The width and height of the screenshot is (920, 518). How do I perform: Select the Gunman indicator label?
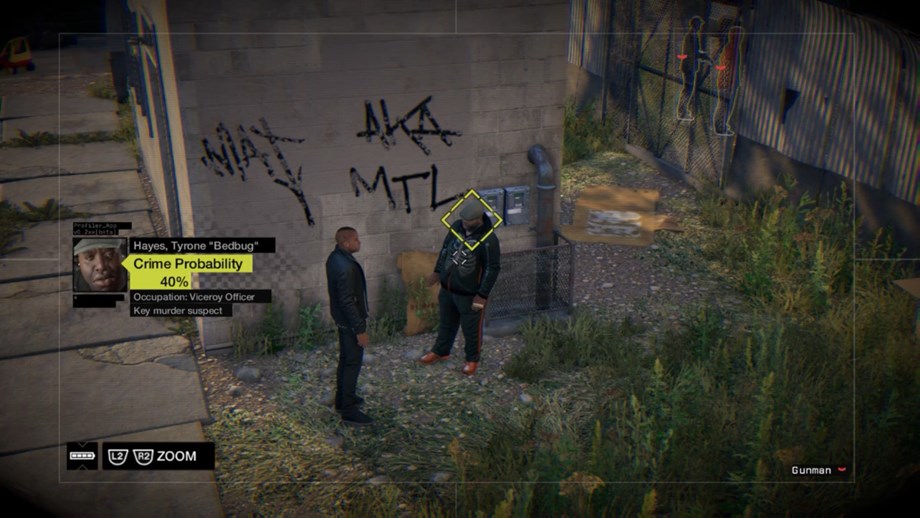811,470
